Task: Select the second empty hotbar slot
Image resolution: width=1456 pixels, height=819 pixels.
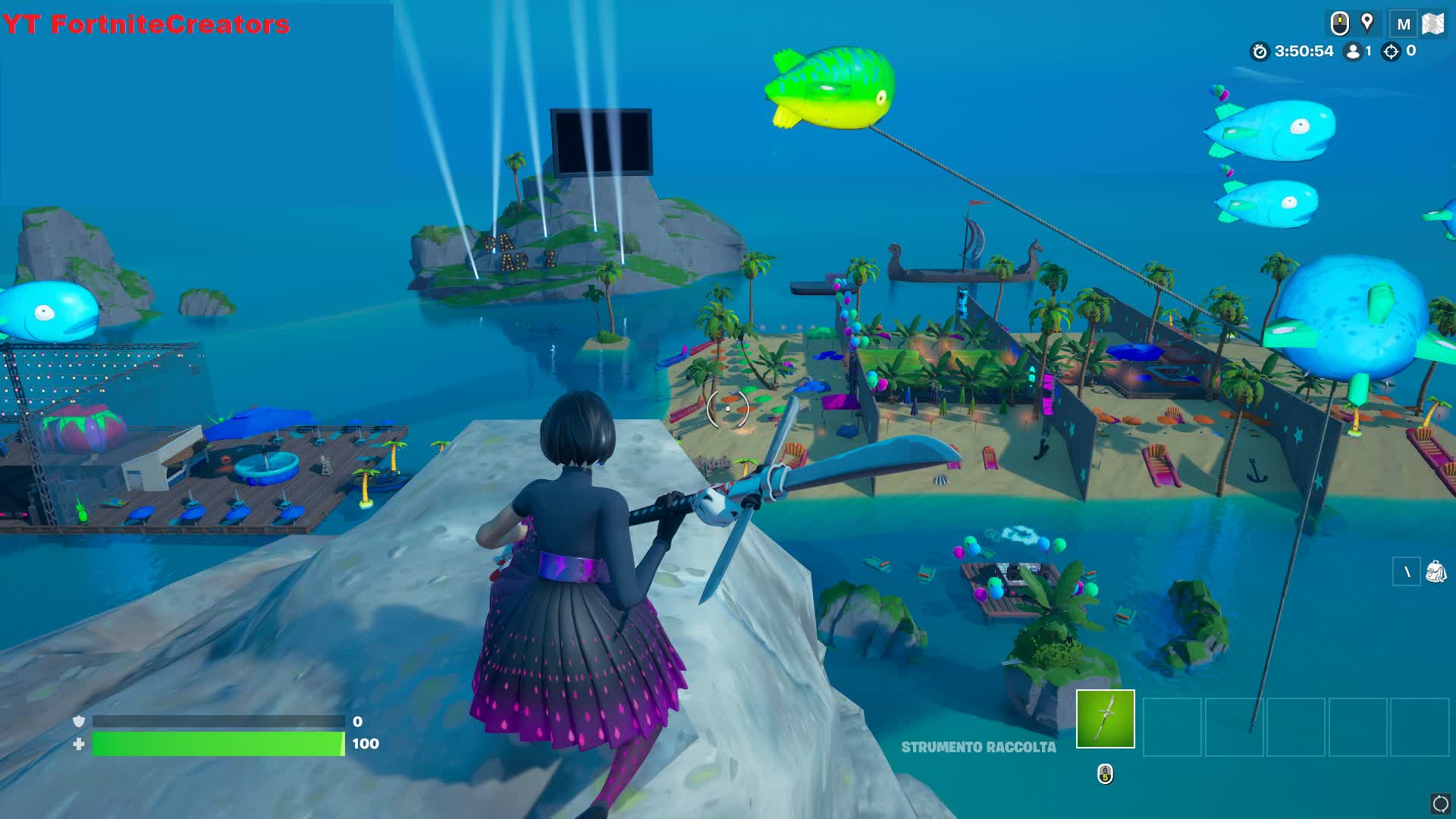Action: tap(1172, 726)
